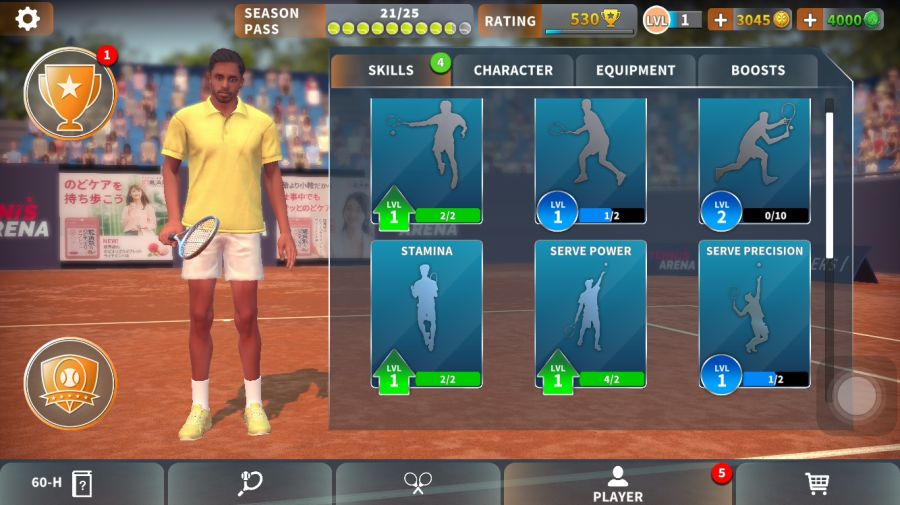Open the tennis ball shield badge
Screen dimensions: 900x505
point(69,383)
